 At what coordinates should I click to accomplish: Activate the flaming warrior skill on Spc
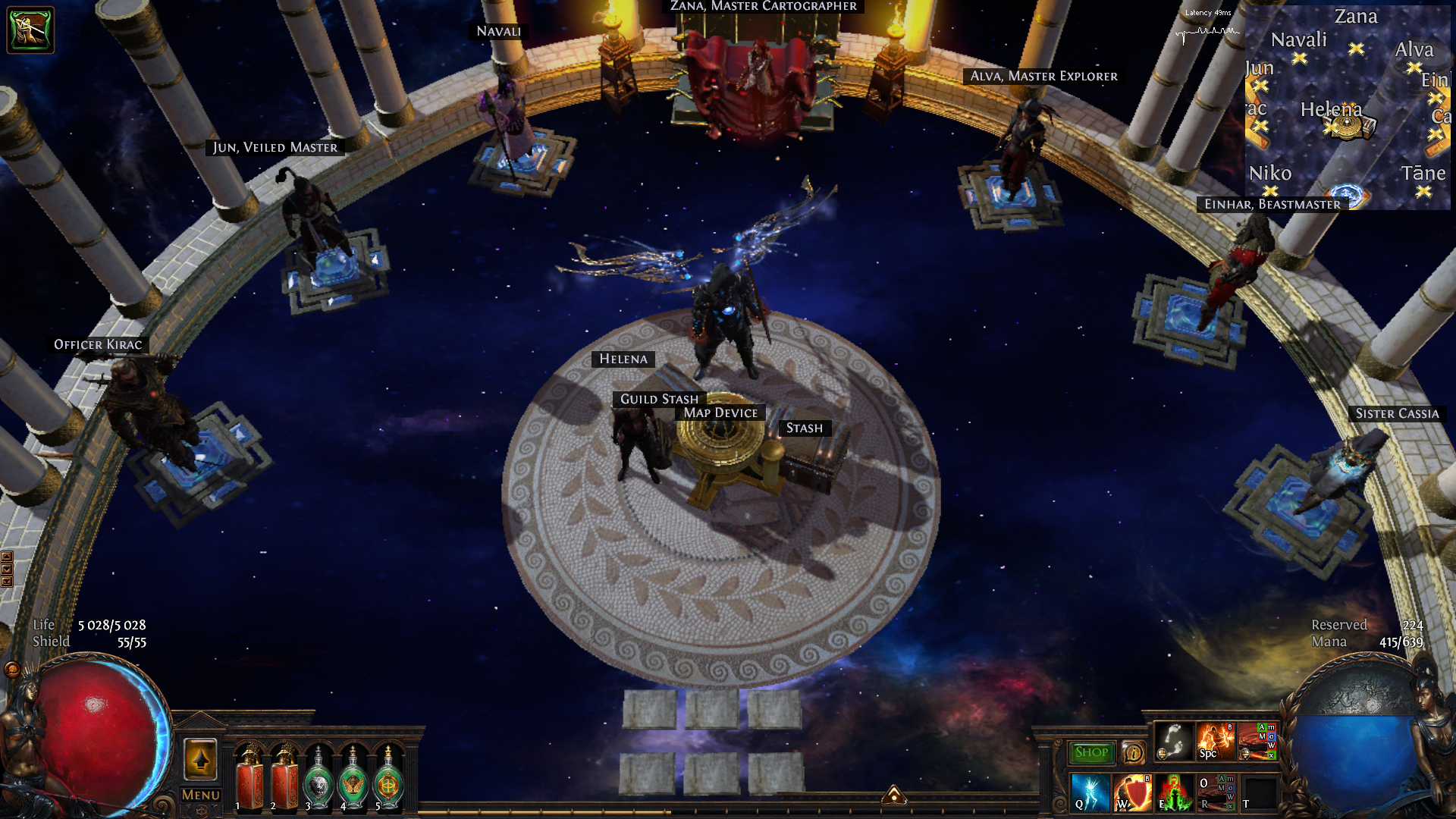[1215, 741]
